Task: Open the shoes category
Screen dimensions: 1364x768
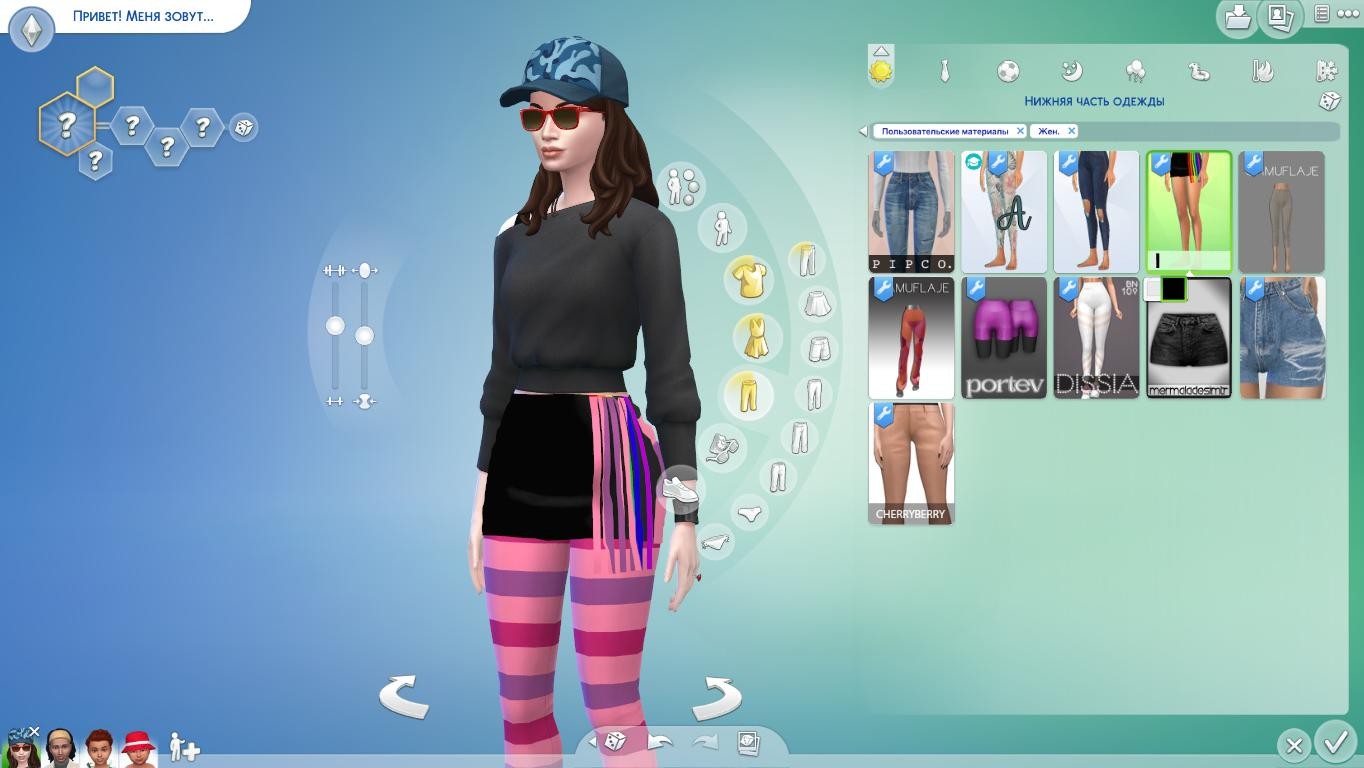Action: (680, 489)
